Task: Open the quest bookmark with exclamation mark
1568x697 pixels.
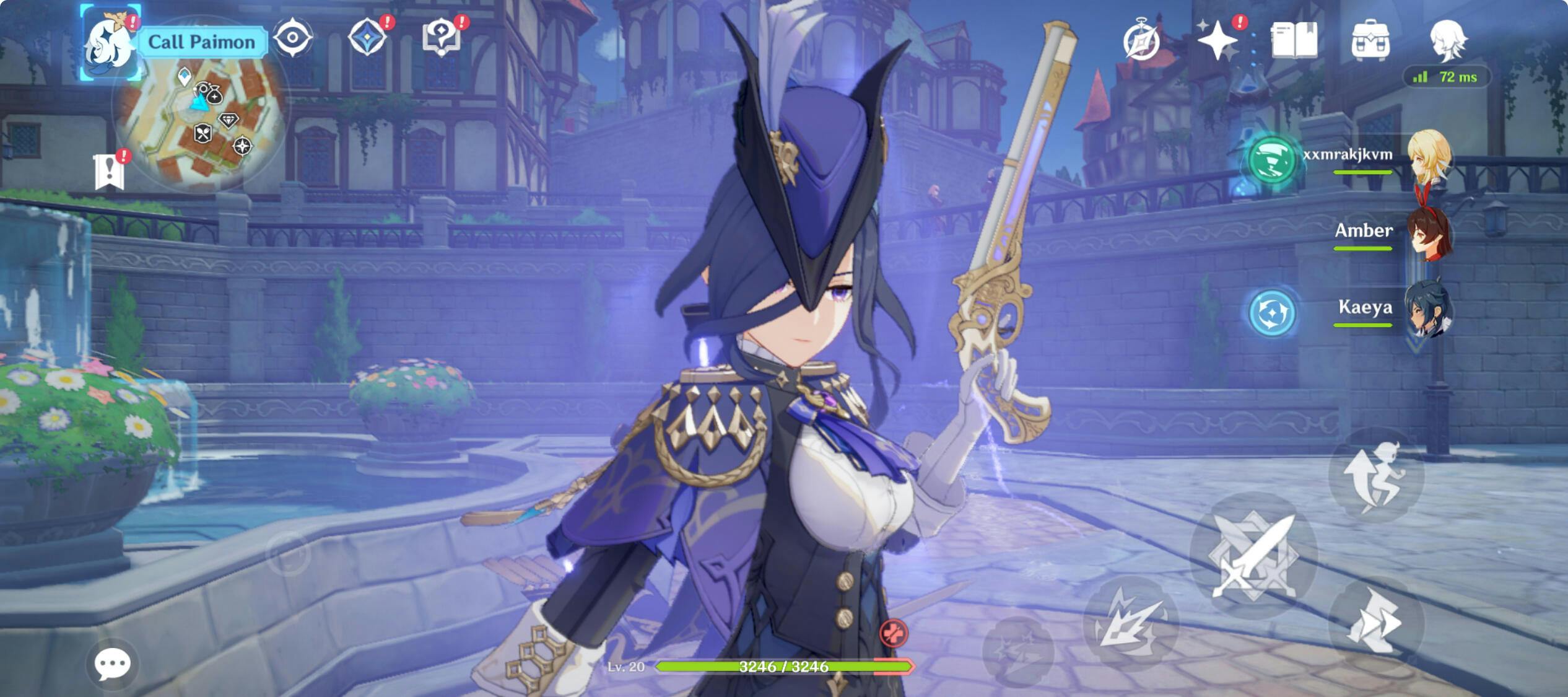Action: coord(110,171)
